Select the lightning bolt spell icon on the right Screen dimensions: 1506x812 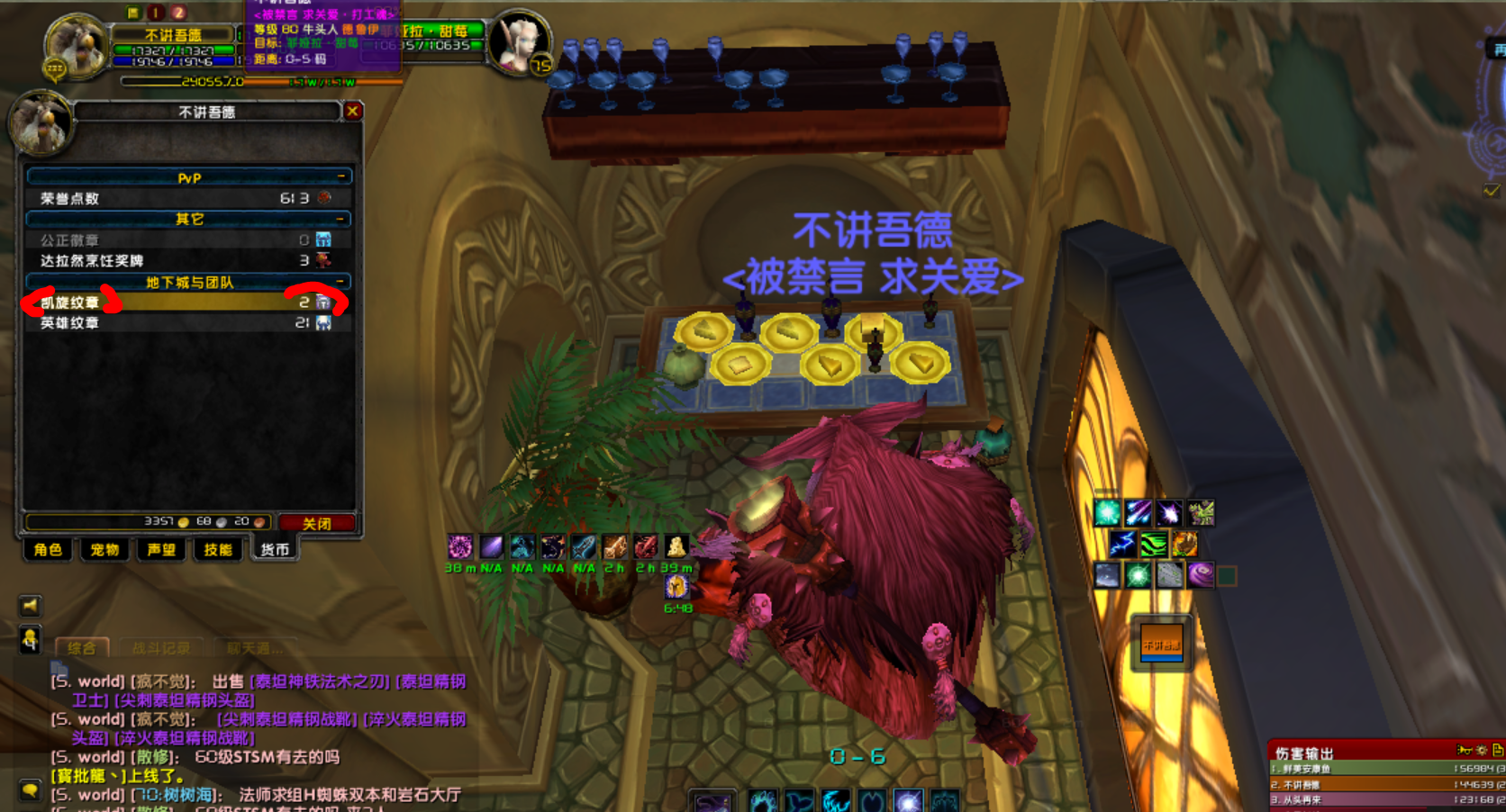click(1123, 544)
